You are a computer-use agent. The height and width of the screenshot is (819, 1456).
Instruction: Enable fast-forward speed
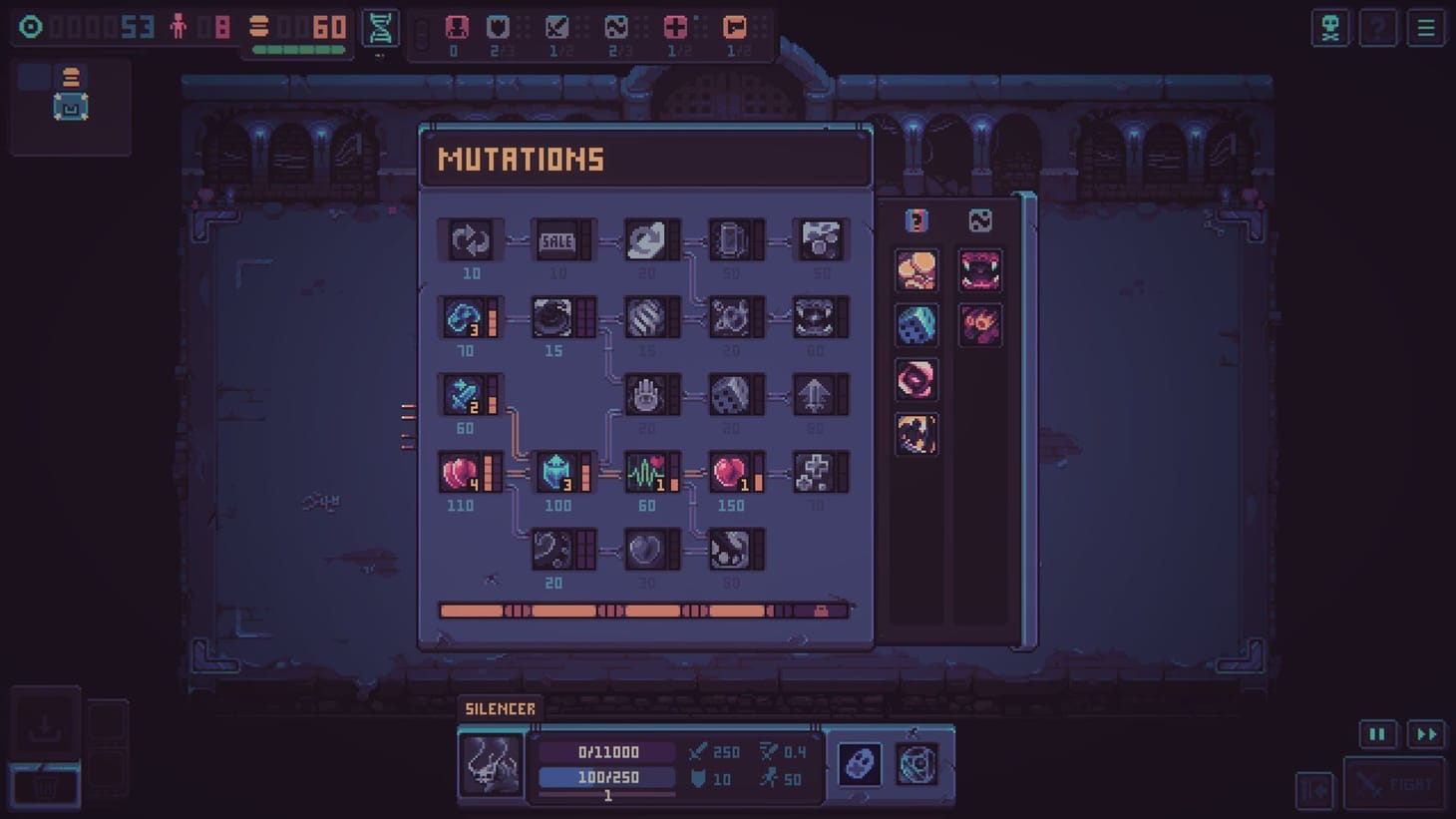tap(1425, 733)
